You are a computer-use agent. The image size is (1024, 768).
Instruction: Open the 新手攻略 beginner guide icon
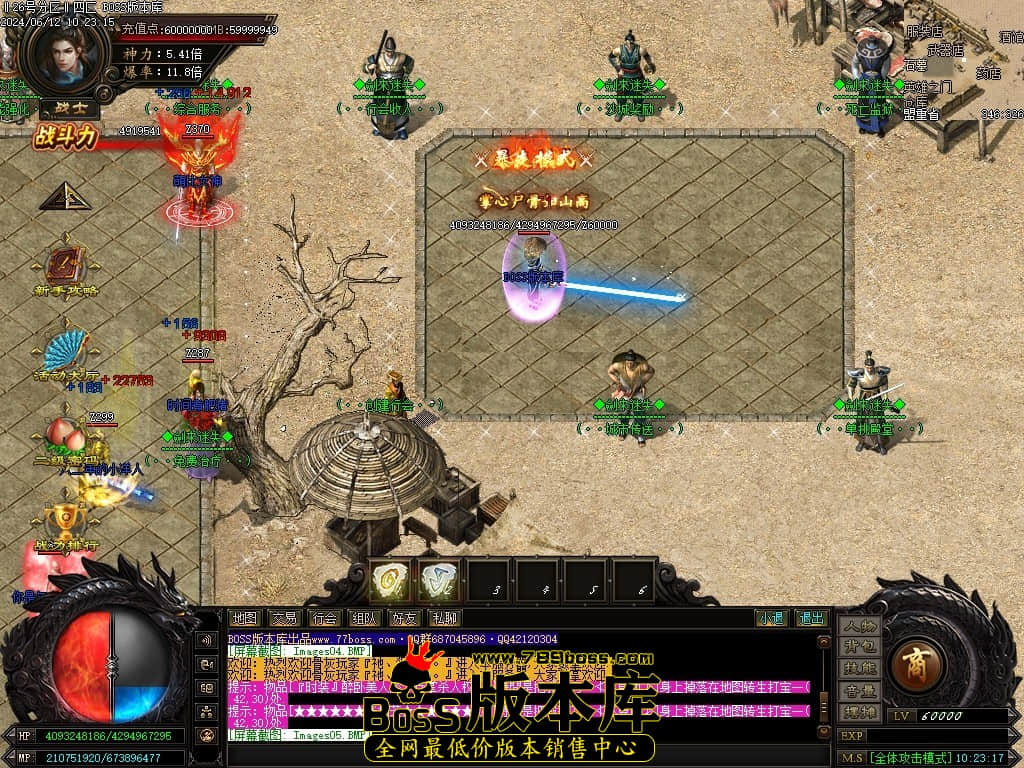[65, 268]
